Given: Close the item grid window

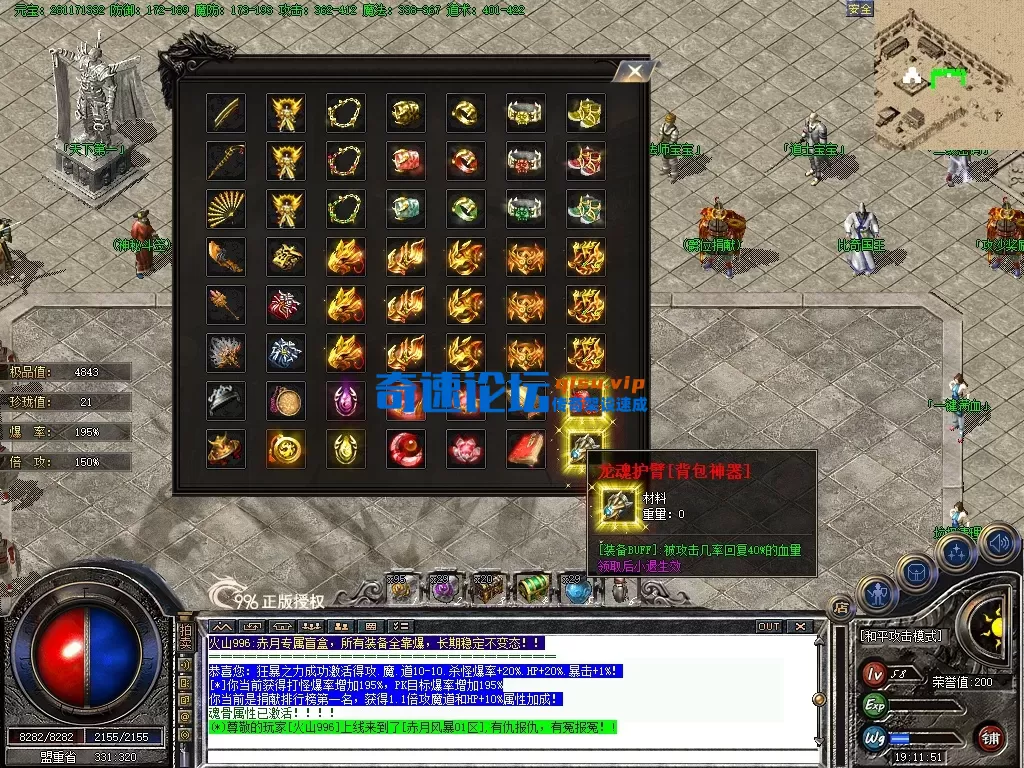Looking at the screenshot, I should pos(632,72).
